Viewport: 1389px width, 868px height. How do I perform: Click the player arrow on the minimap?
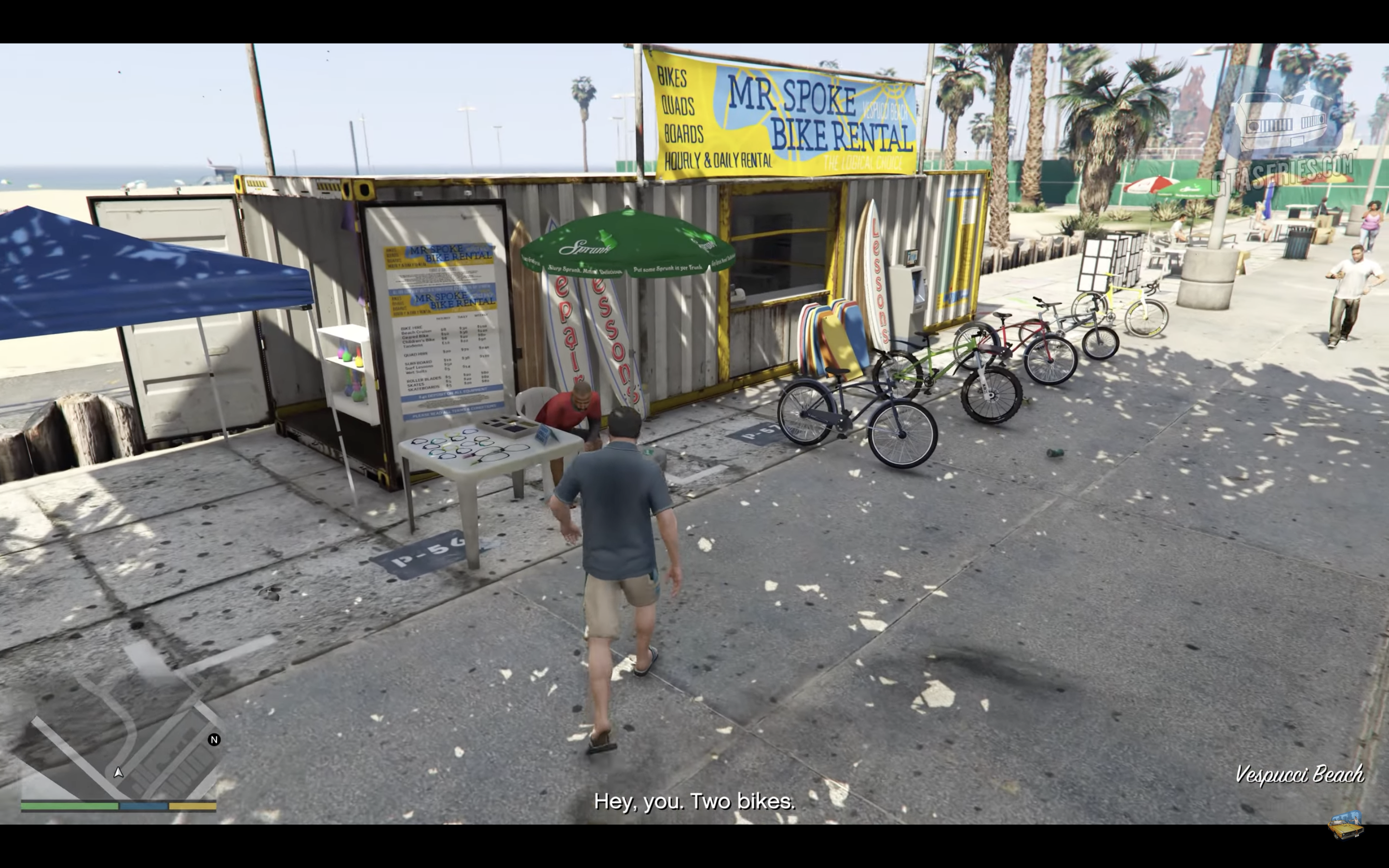pyautogui.click(x=118, y=772)
